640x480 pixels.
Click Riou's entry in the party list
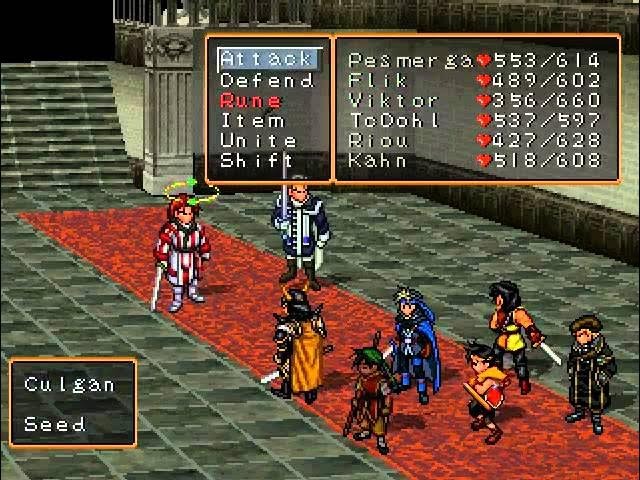pos(475,140)
